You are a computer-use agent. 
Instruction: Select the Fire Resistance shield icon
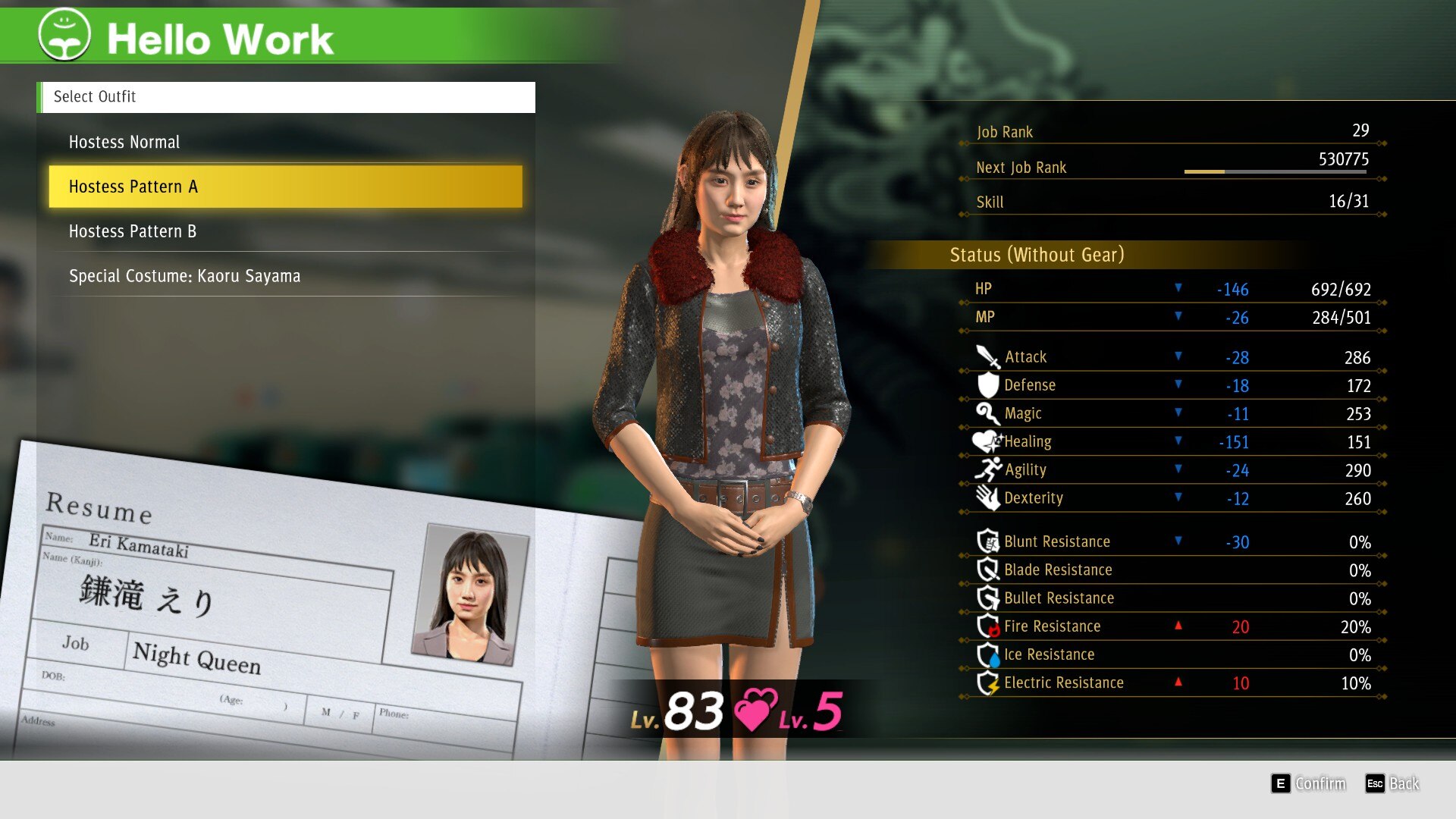coord(990,626)
